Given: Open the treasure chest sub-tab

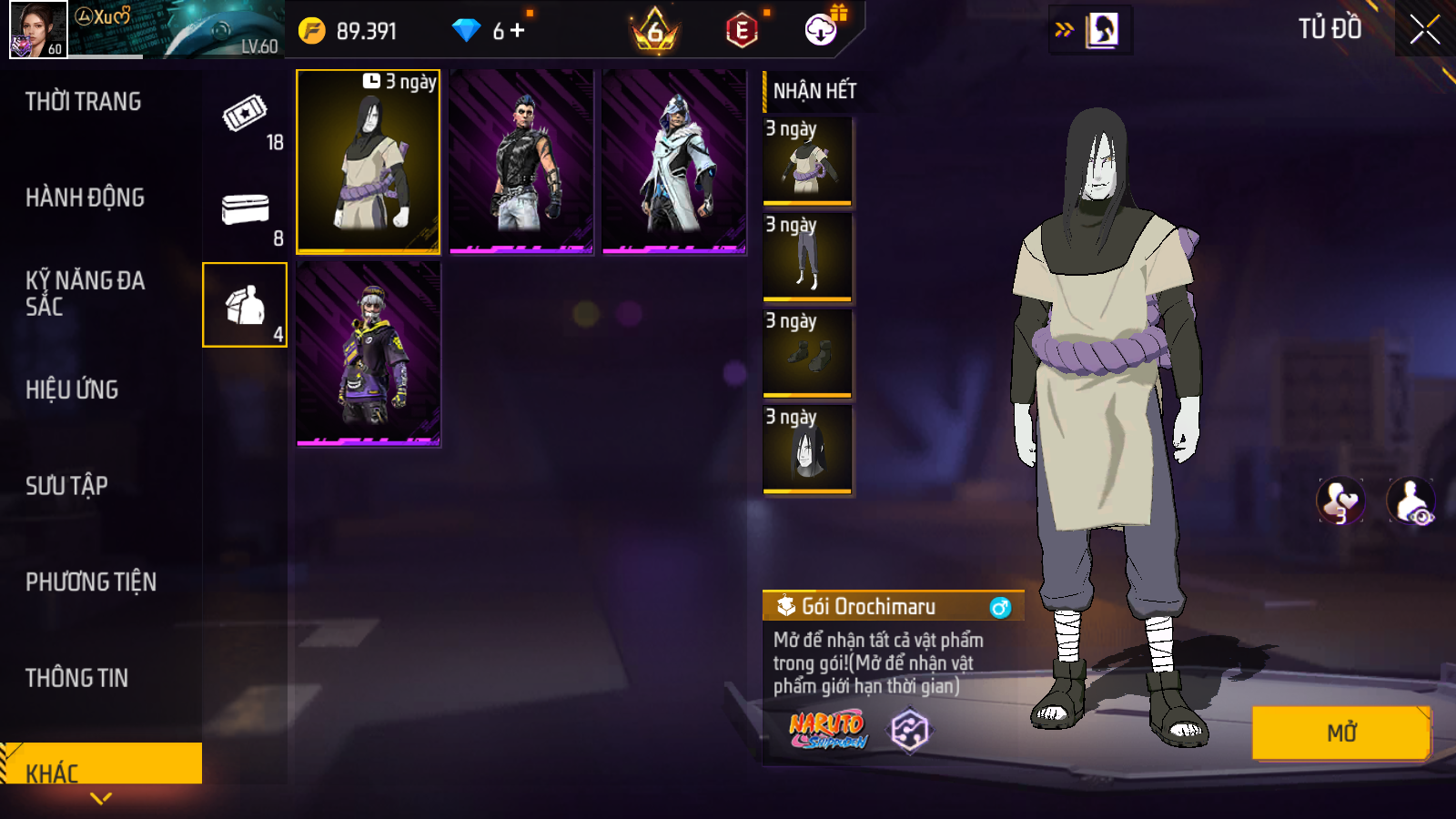Looking at the screenshot, I should (246, 211).
